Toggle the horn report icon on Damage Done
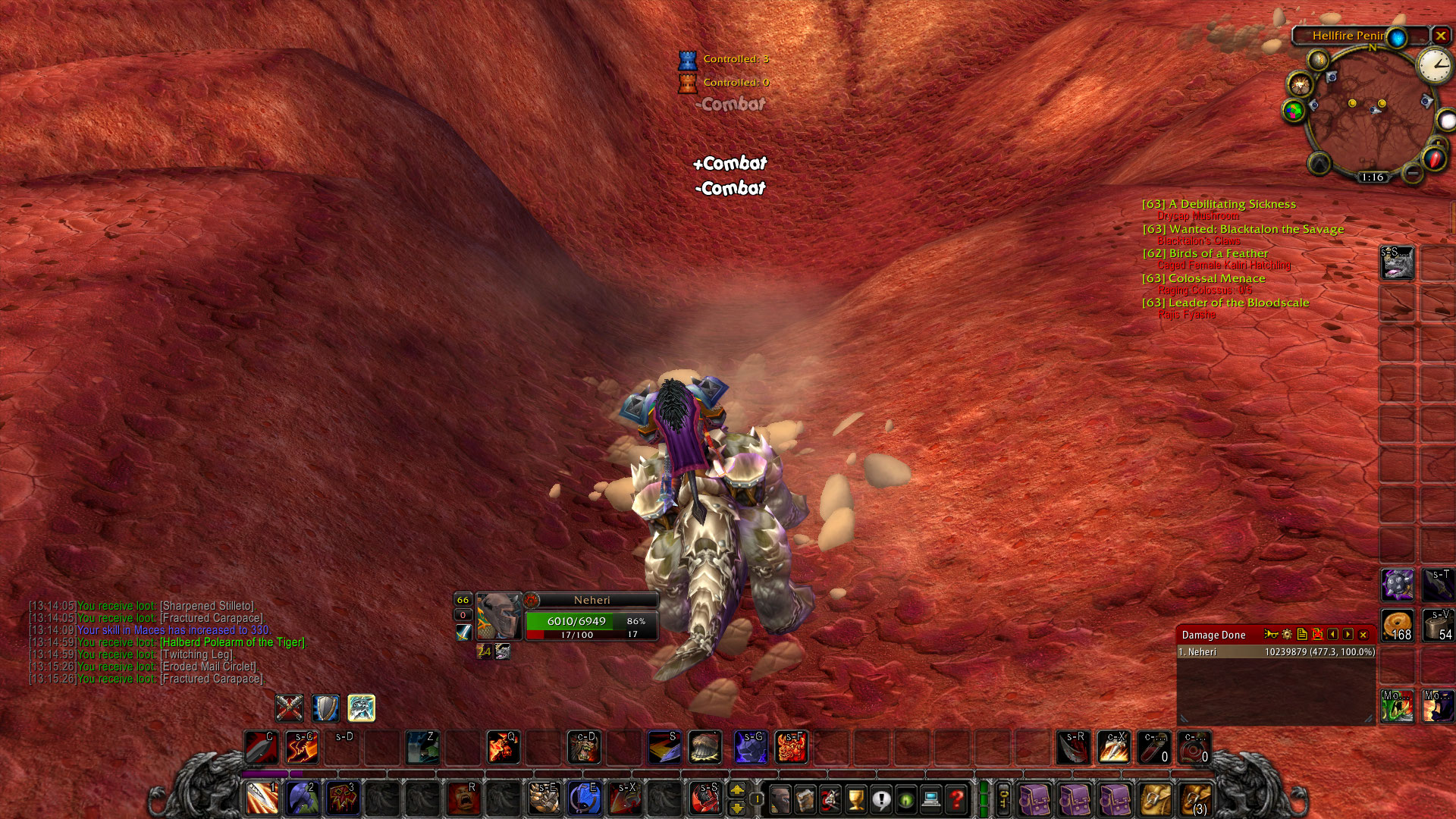The width and height of the screenshot is (1456, 819). pyautogui.click(x=1271, y=635)
